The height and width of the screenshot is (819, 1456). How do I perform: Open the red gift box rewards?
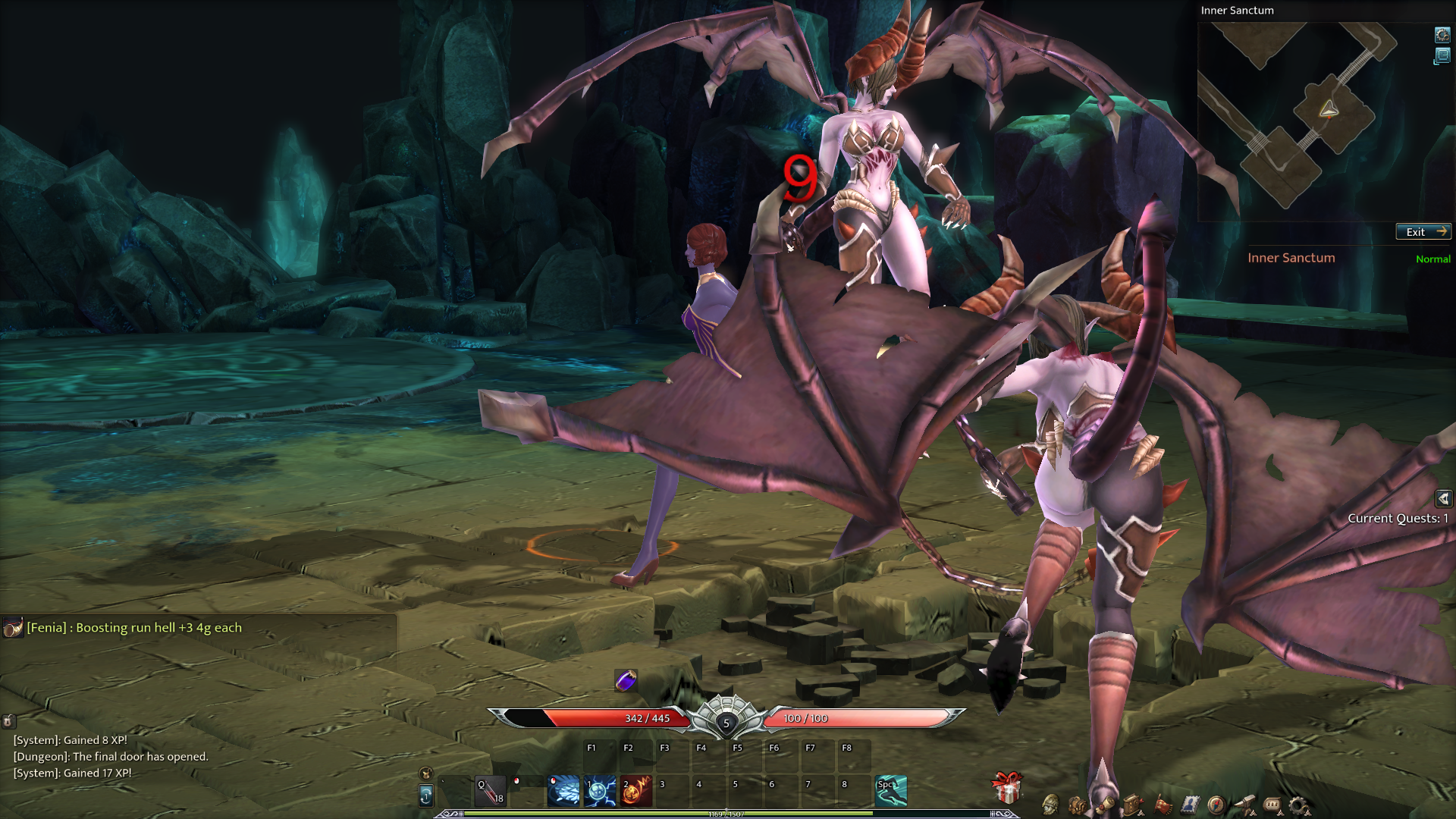[1007, 789]
